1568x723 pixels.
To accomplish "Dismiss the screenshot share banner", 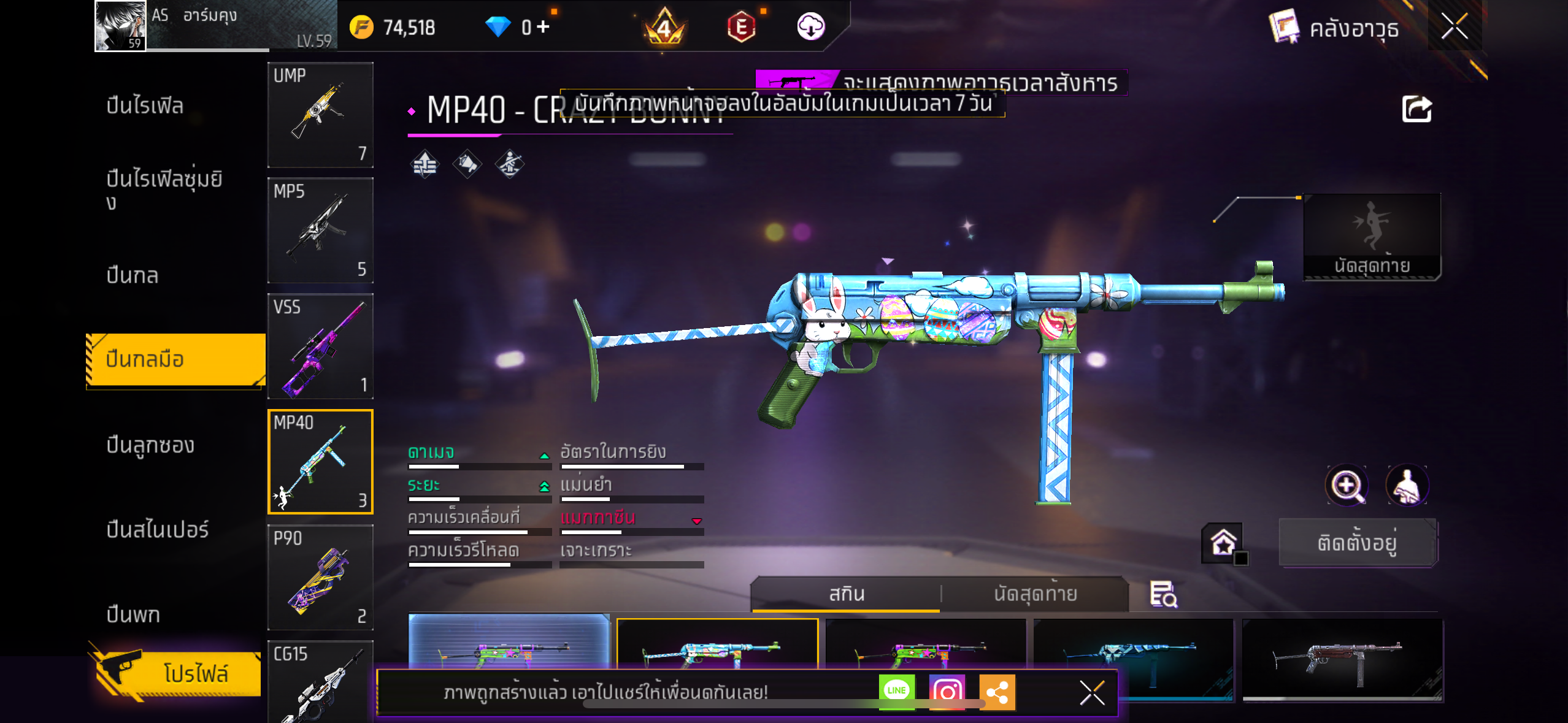I will pyautogui.click(x=1092, y=693).
